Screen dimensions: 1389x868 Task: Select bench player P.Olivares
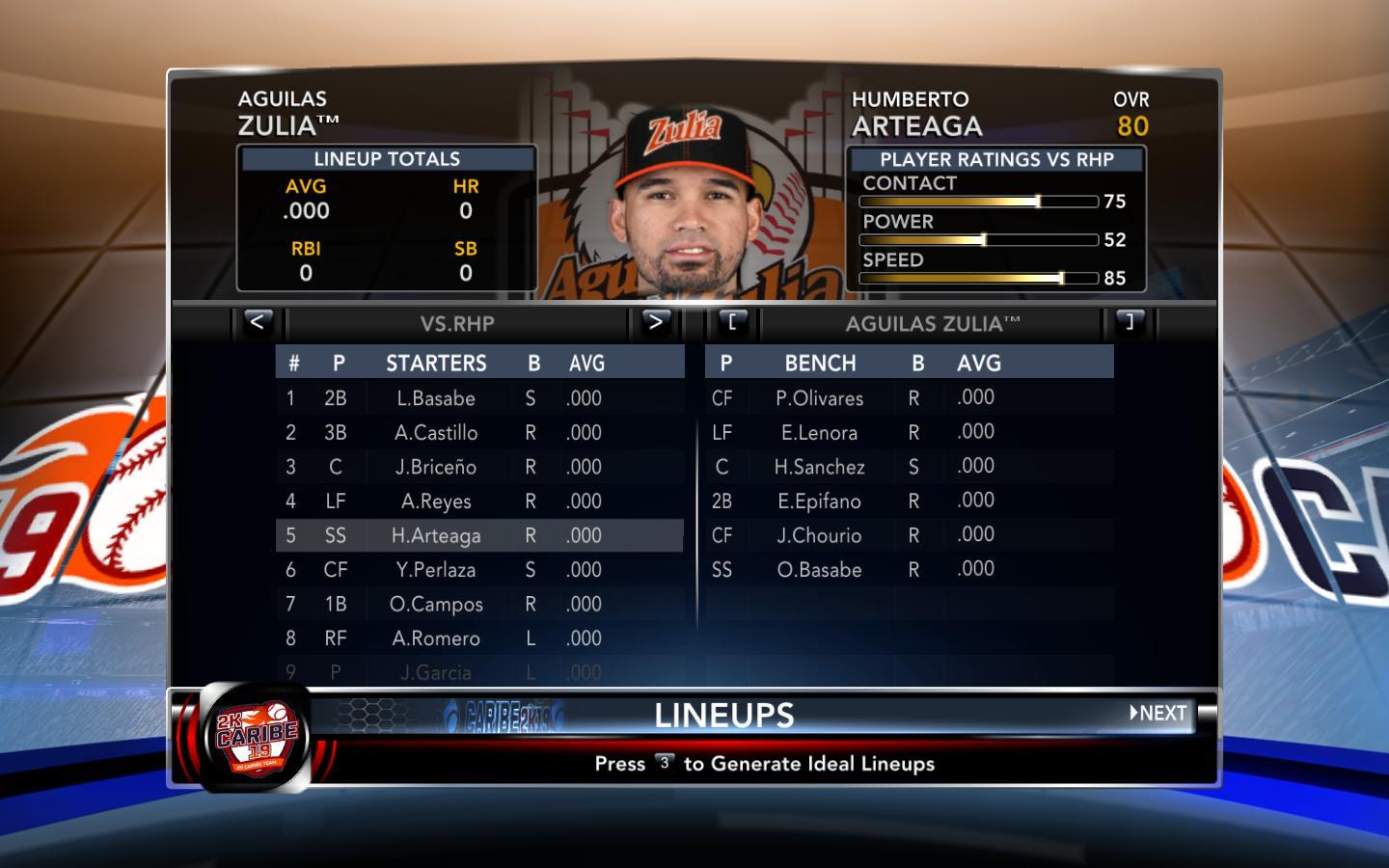pos(819,398)
